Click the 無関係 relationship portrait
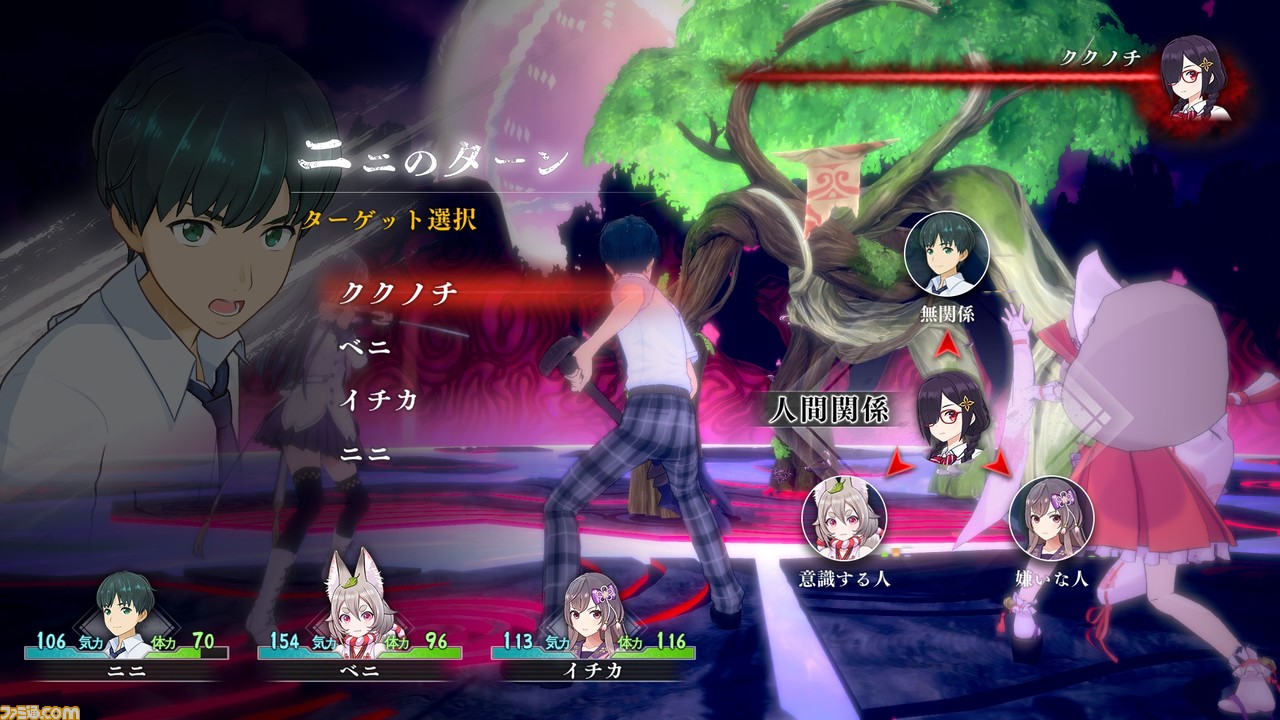Screen dimensions: 1280x720 tap(946, 257)
